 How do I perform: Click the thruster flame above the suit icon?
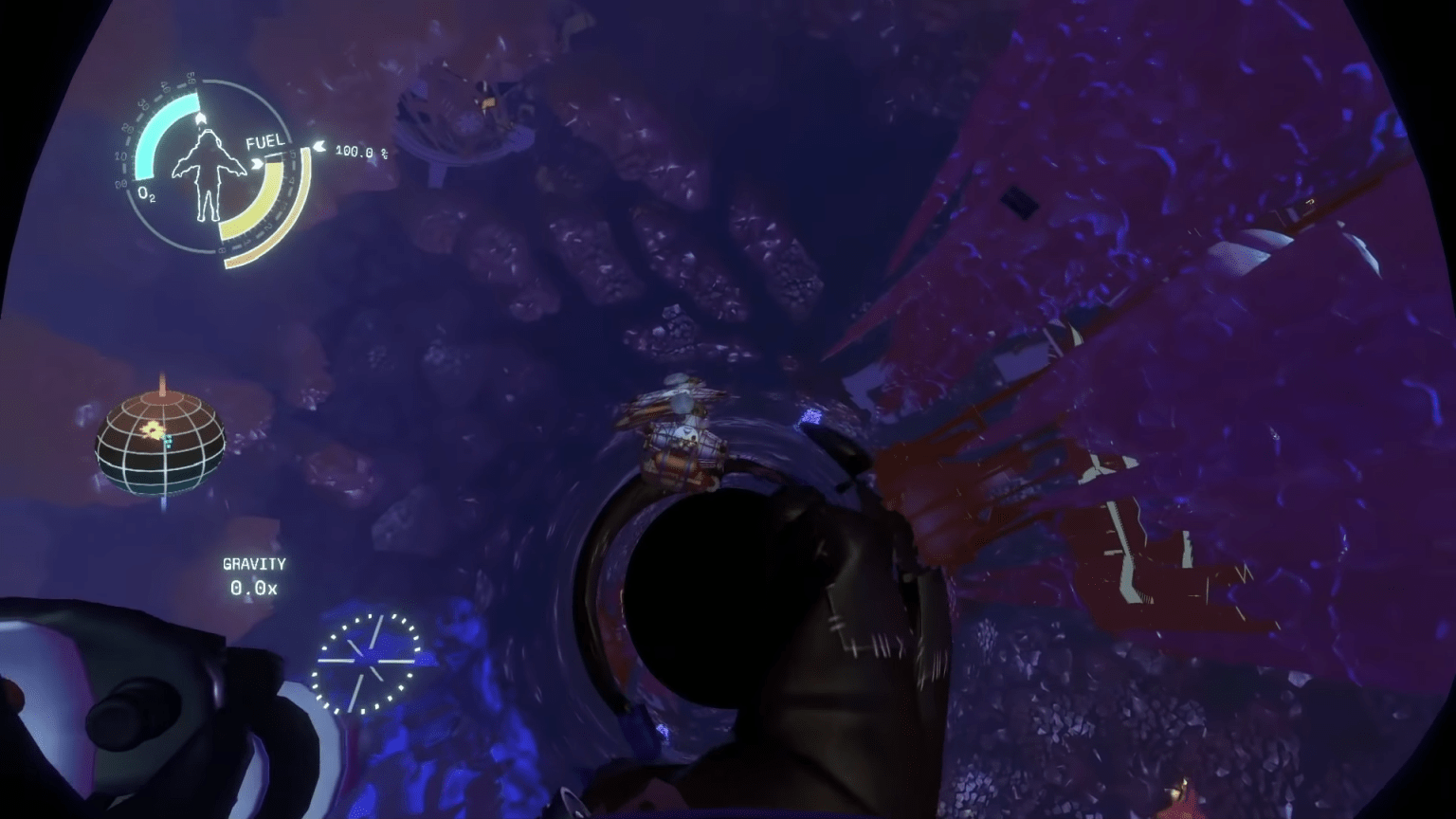point(200,118)
